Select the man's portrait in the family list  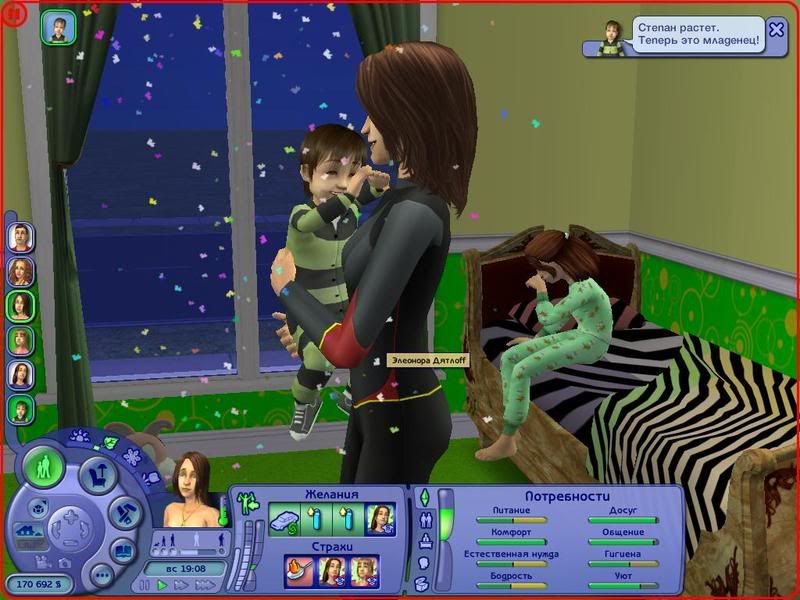point(21,237)
